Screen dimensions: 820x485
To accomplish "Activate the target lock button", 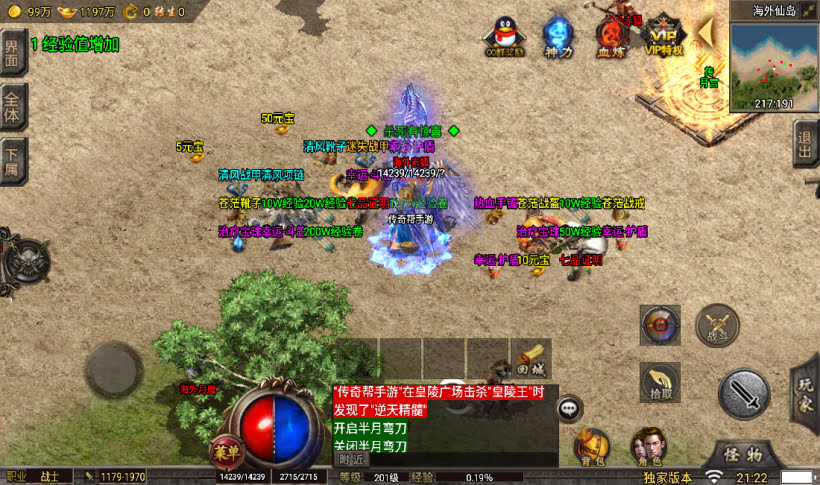I will tap(660, 324).
